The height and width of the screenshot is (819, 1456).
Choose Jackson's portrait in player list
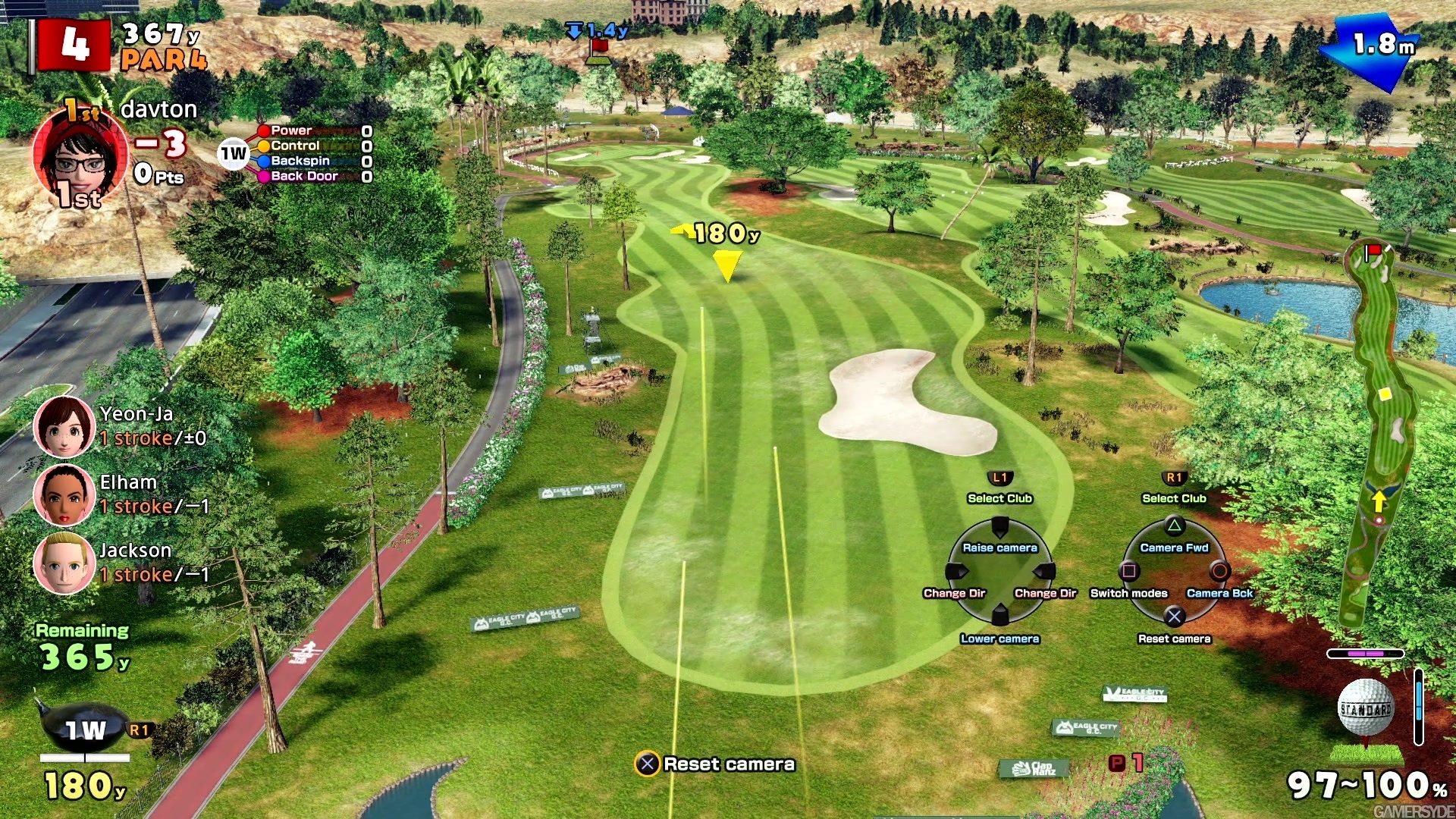64,563
